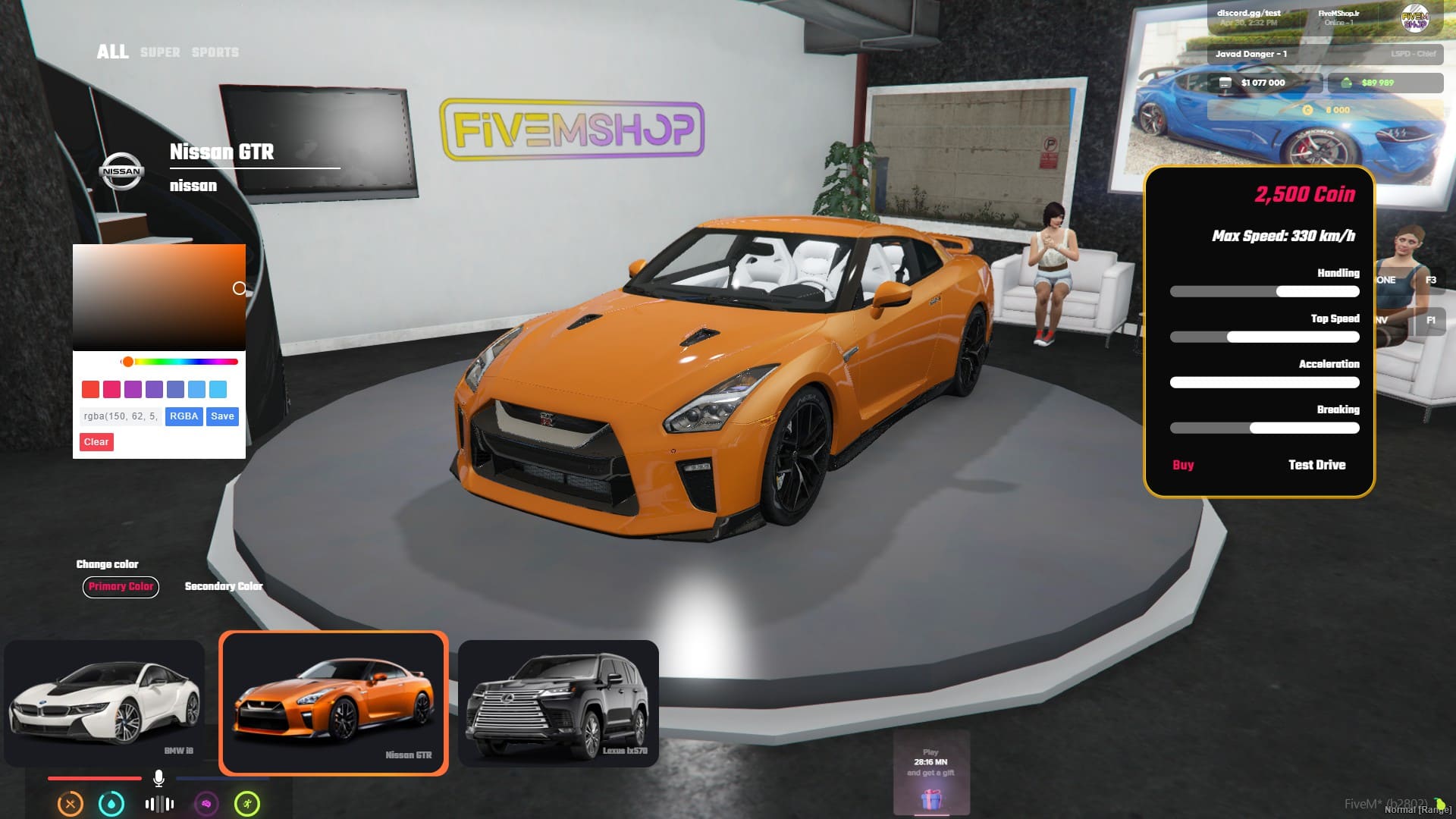This screenshot has width=1456, height=819.
Task: Open the SUPER category tab
Action: 160,52
